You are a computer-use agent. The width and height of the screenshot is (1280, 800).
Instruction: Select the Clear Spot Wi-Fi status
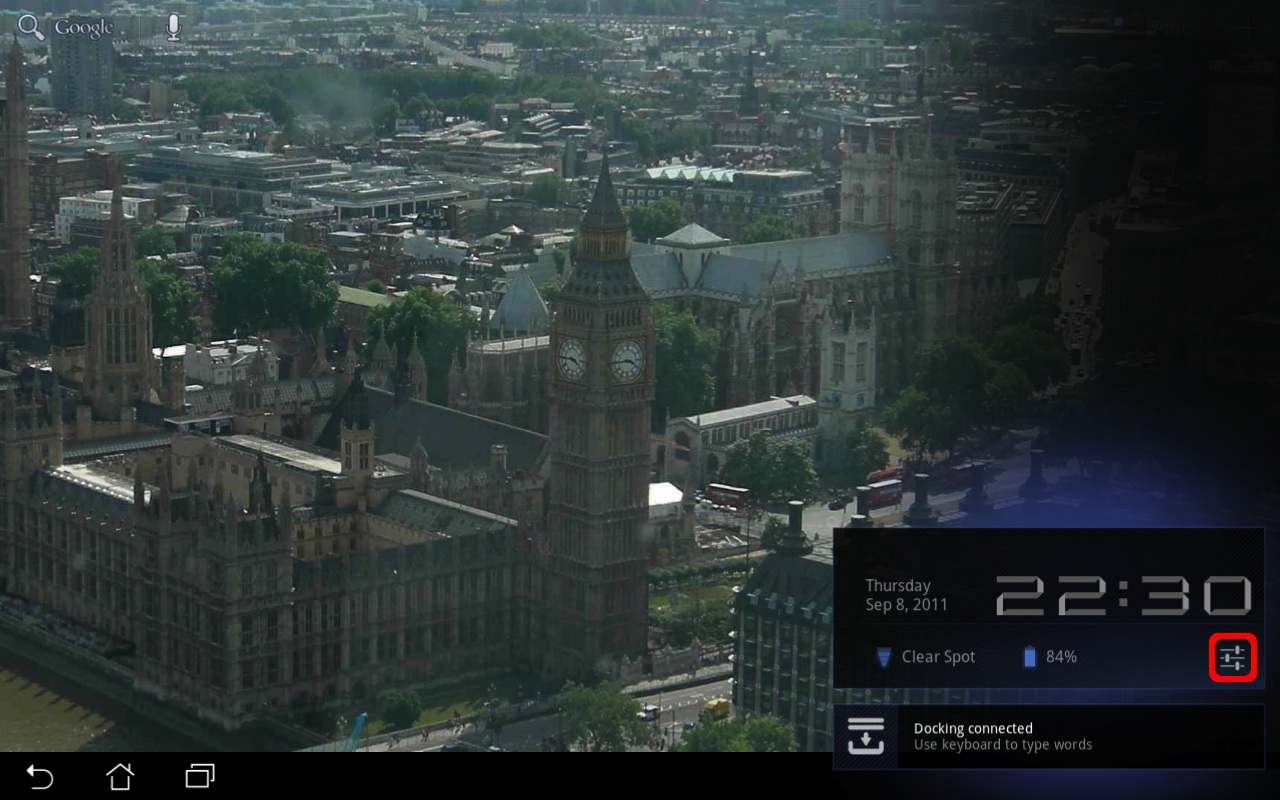tap(926, 657)
